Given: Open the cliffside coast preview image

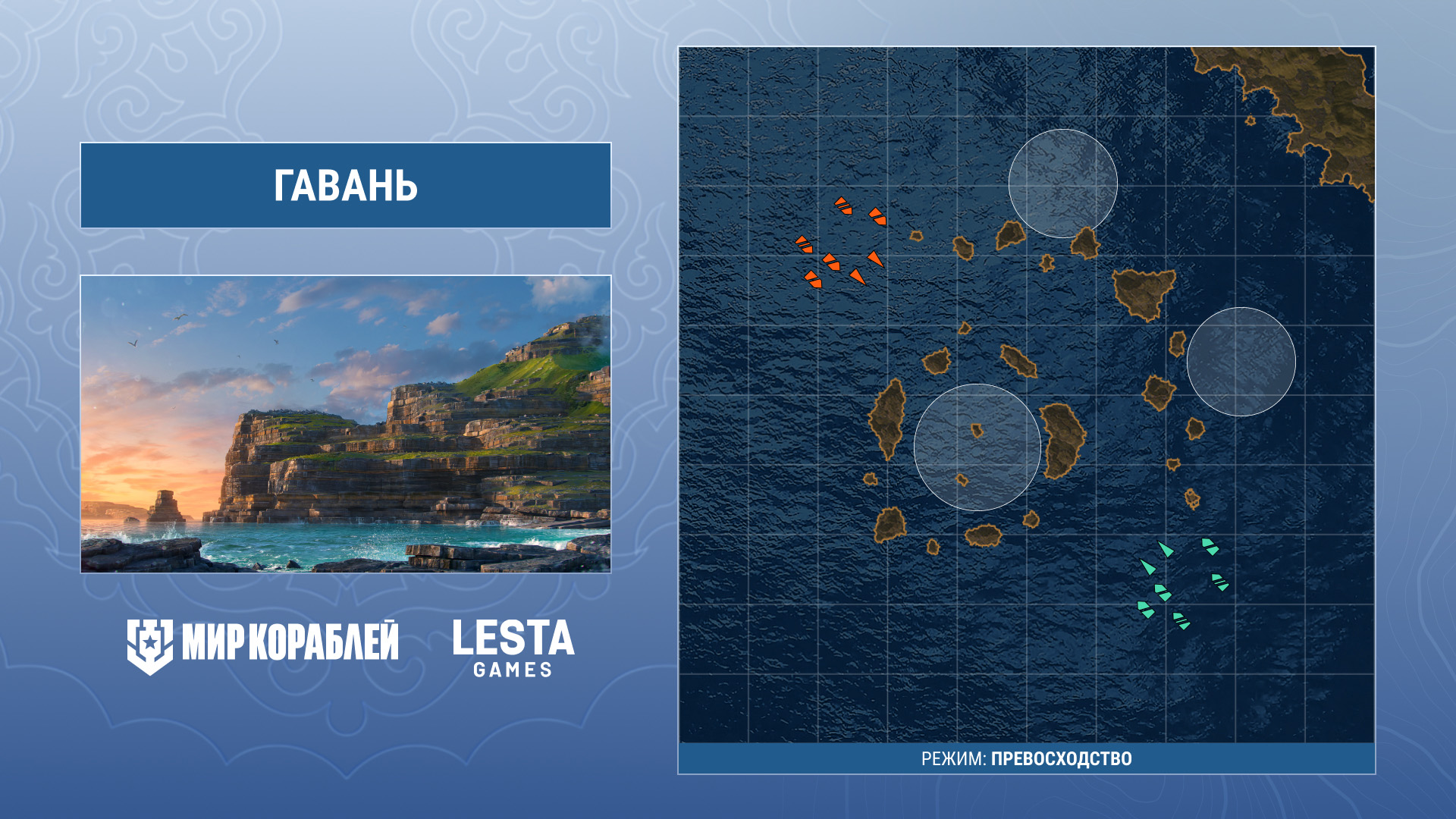Looking at the screenshot, I should pyautogui.click(x=346, y=424).
